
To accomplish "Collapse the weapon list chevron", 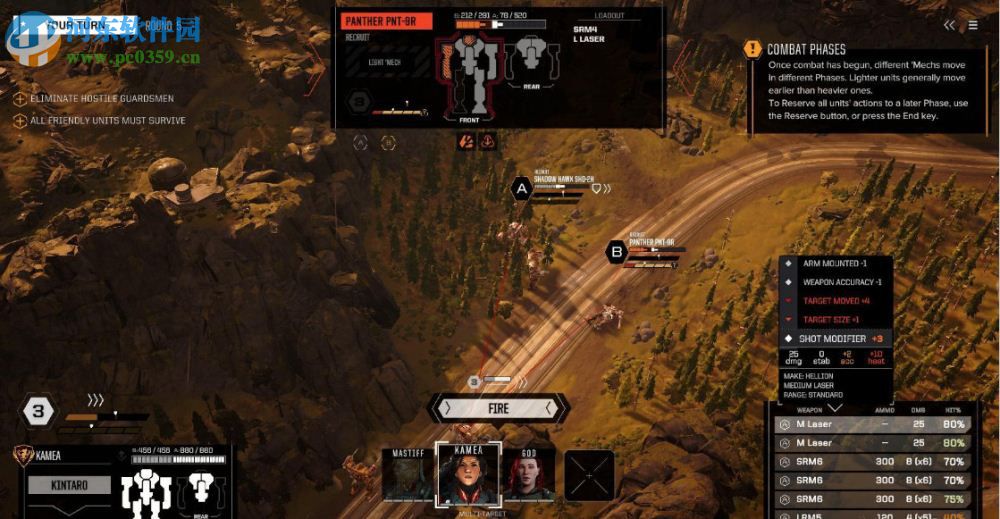I will click(x=834, y=407).
